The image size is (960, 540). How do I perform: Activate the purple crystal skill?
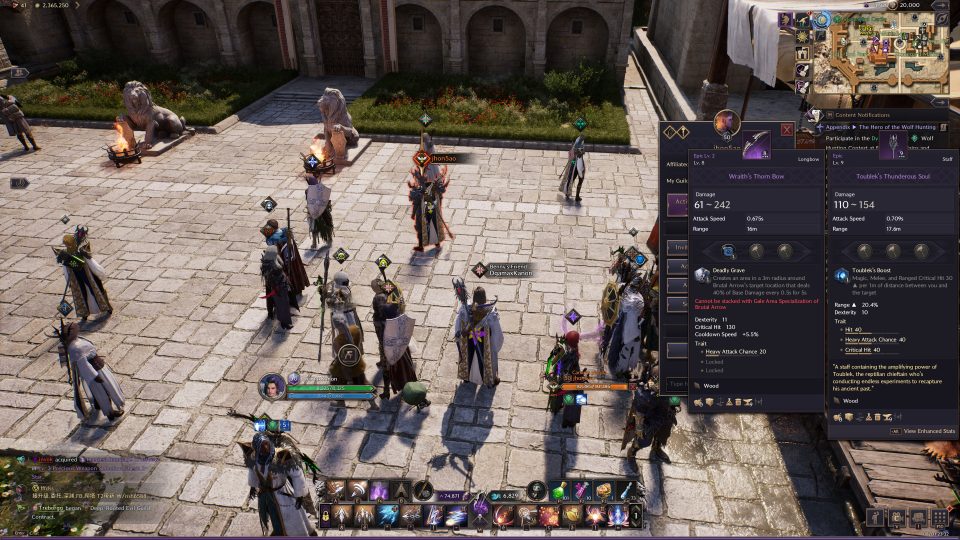coord(379,490)
